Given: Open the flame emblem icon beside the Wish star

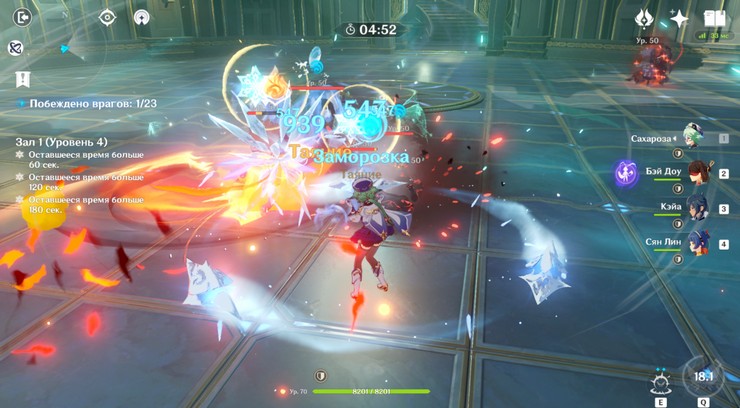Looking at the screenshot, I should pyautogui.click(x=645, y=19).
